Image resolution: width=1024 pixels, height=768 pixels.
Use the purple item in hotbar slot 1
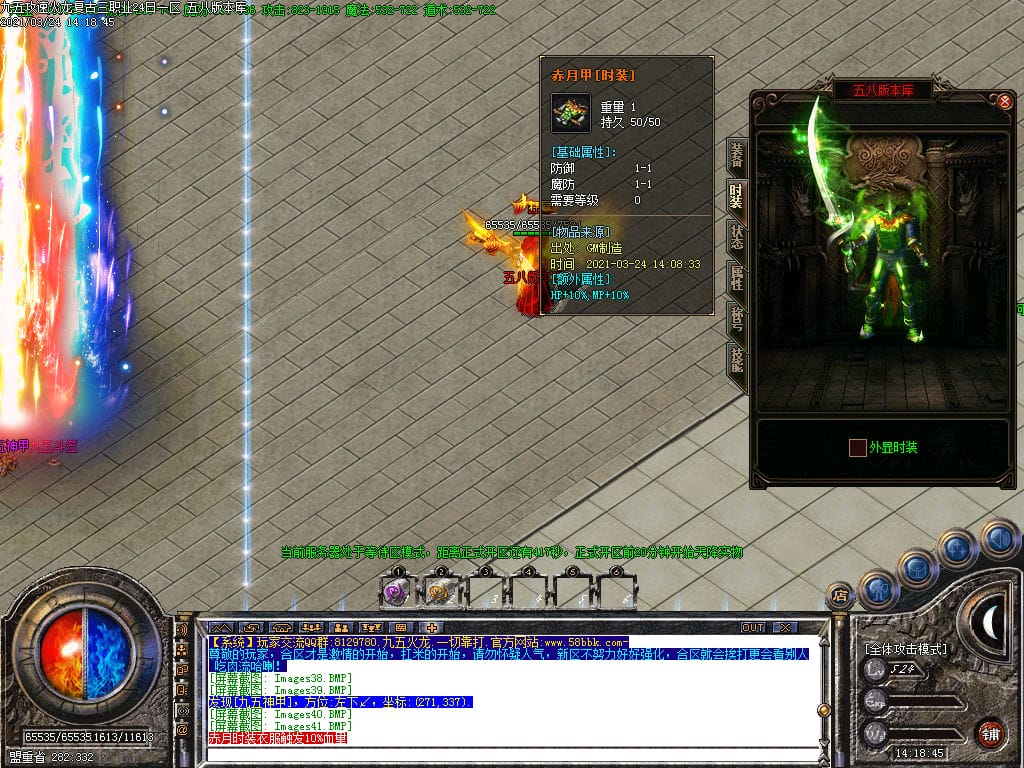[x=397, y=592]
